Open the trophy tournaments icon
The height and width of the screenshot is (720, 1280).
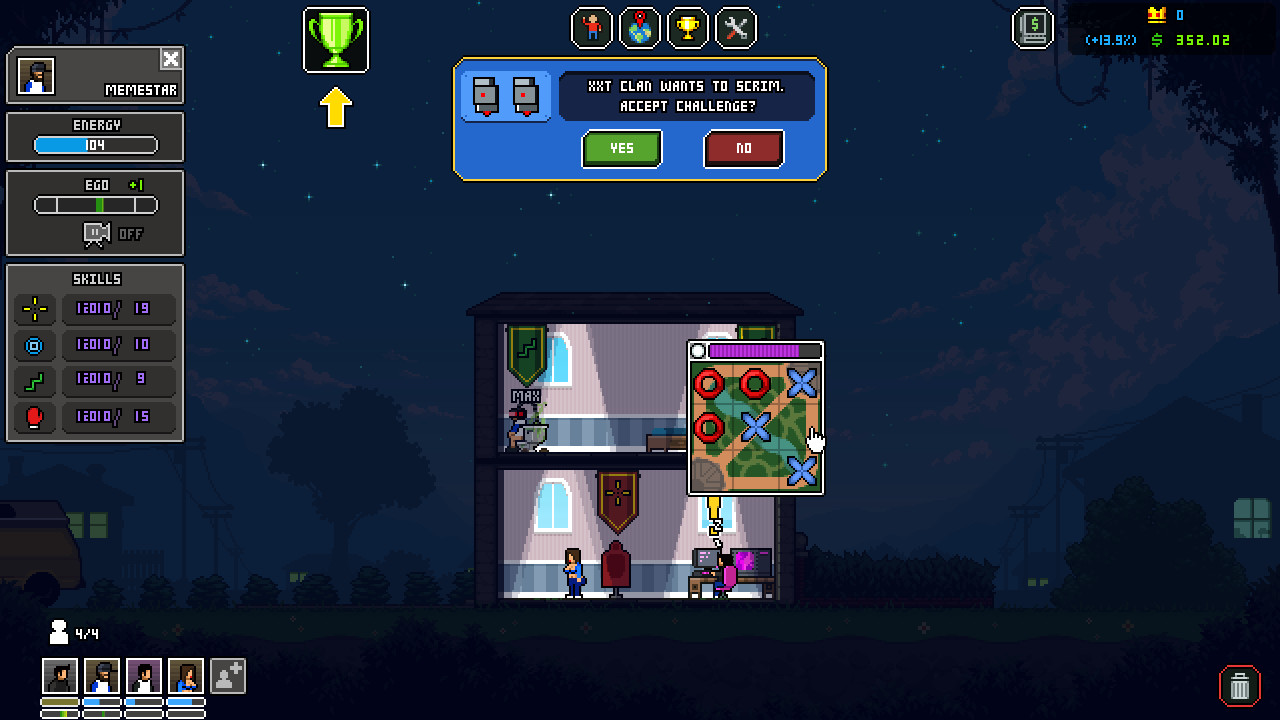(687, 29)
